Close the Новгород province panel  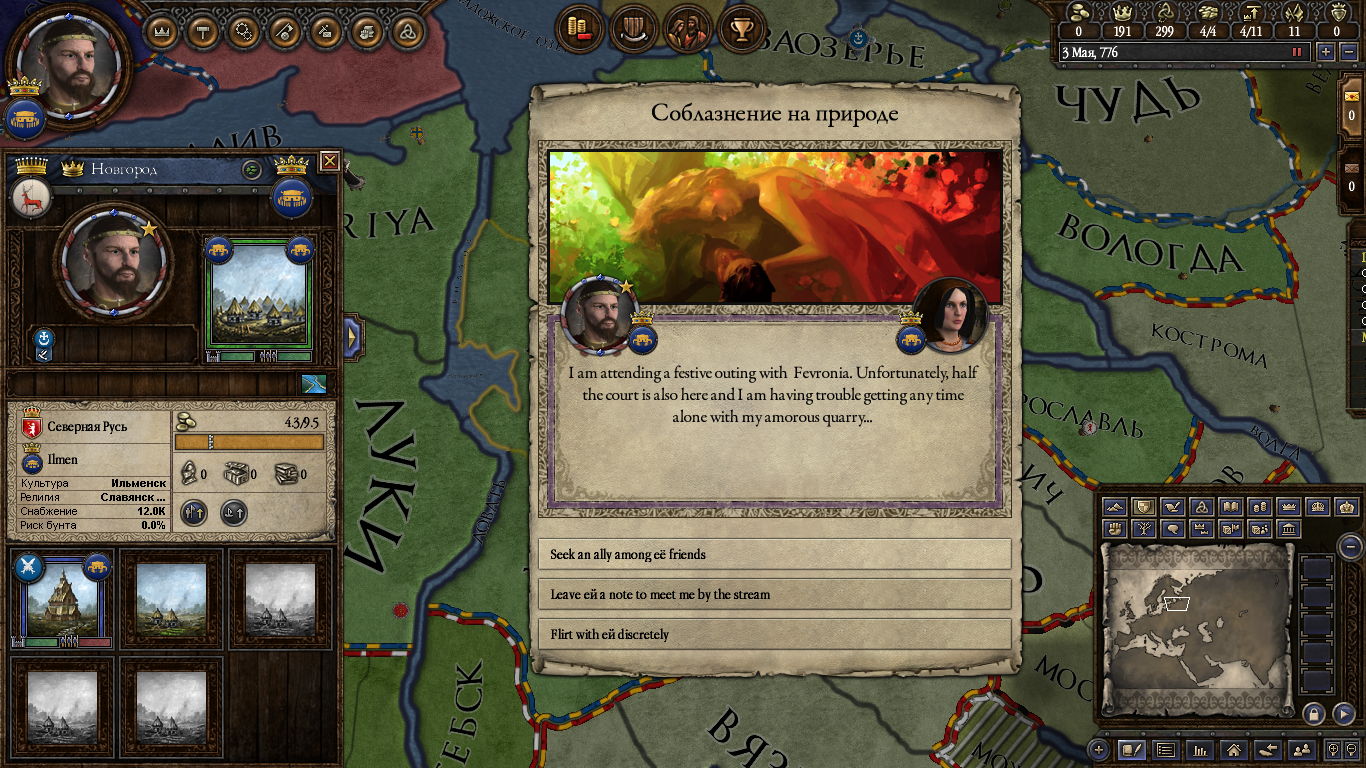coord(329,160)
